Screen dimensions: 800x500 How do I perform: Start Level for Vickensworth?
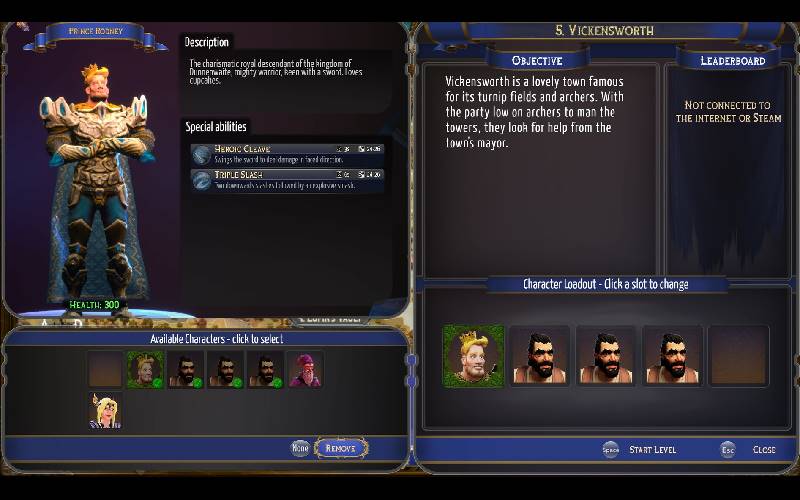tap(651, 450)
